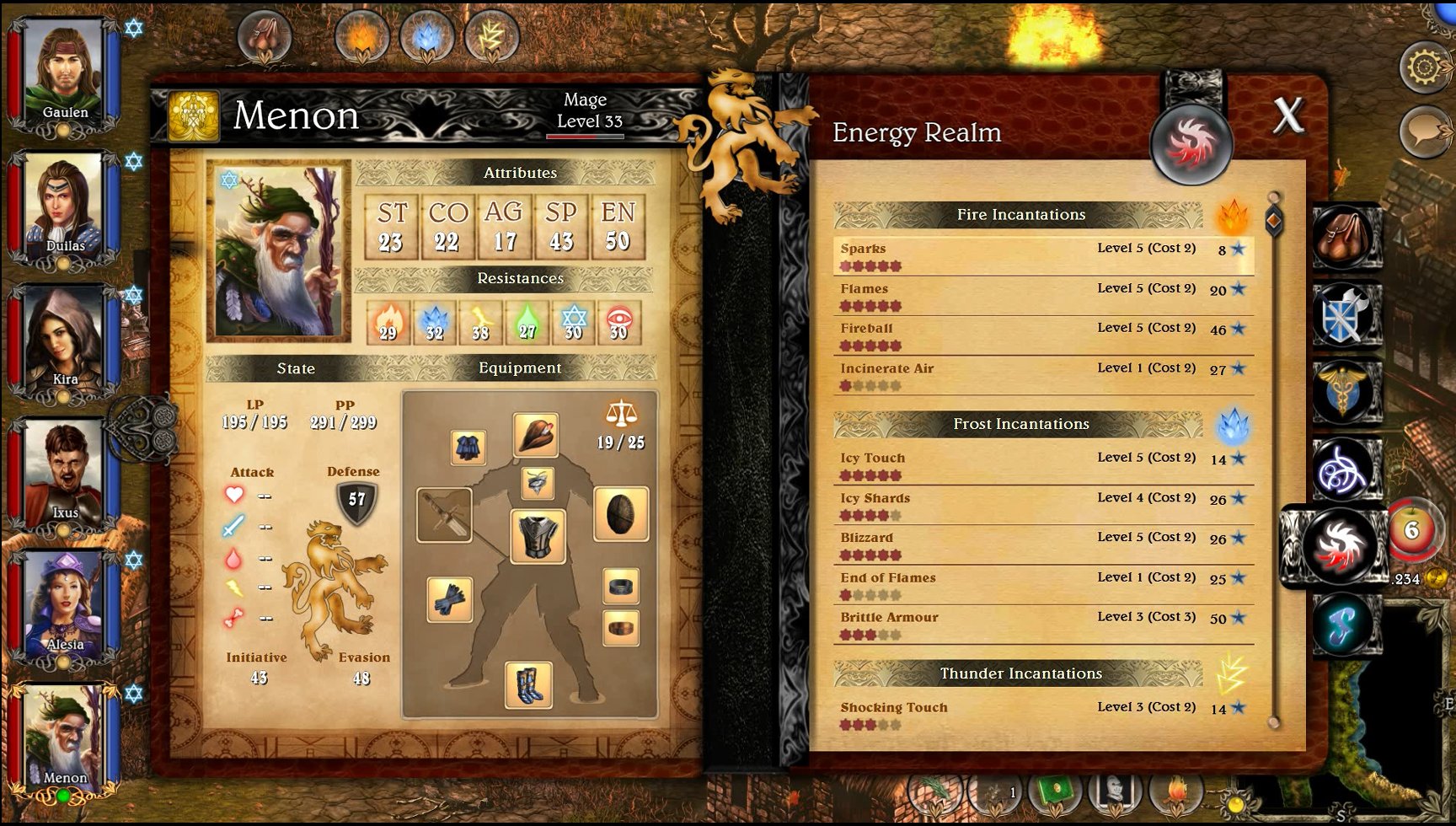
Task: Pick the Brittle Armour spell
Action: click(x=1043, y=625)
